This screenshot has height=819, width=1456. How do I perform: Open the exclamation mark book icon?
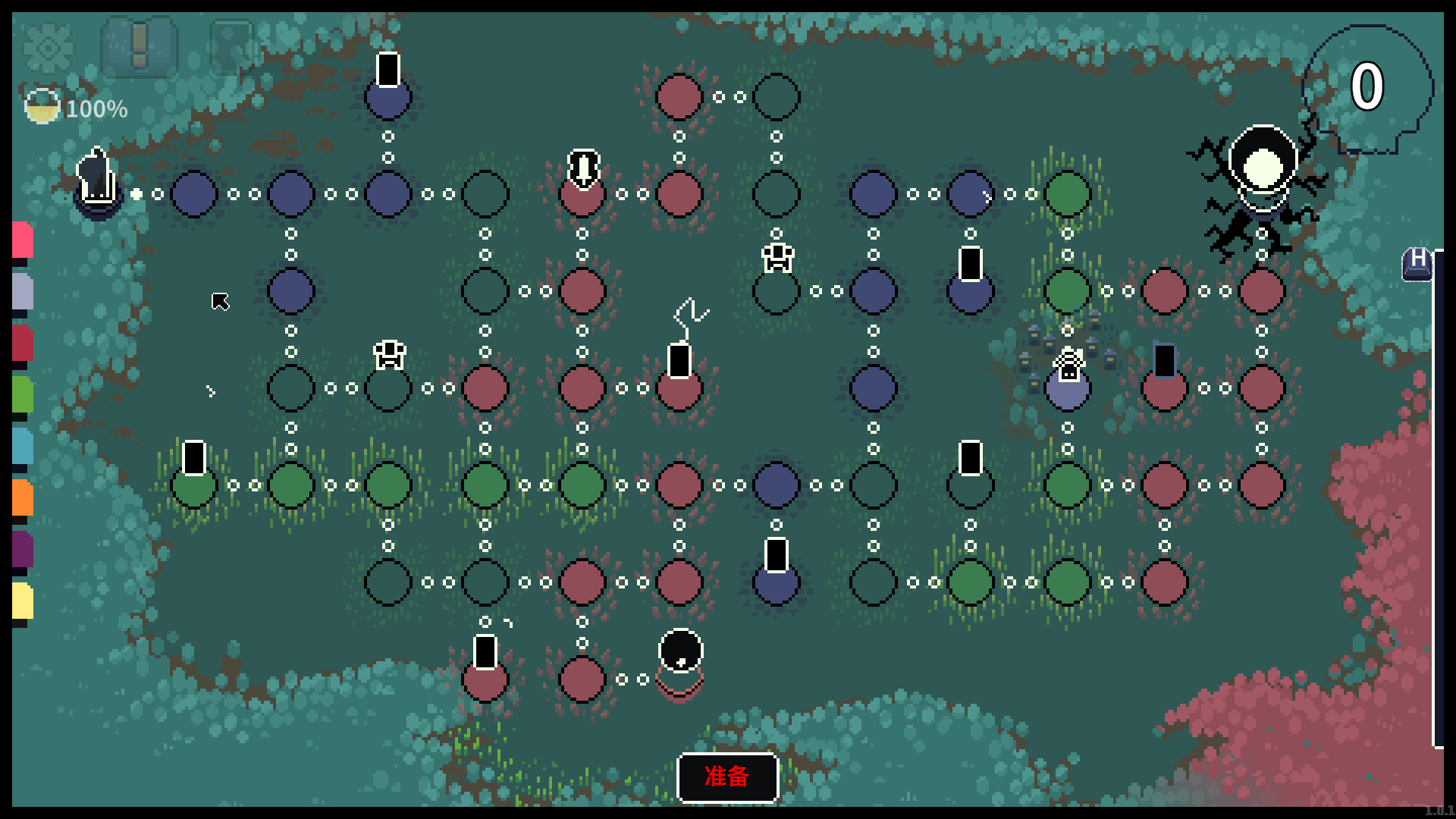coord(140,47)
